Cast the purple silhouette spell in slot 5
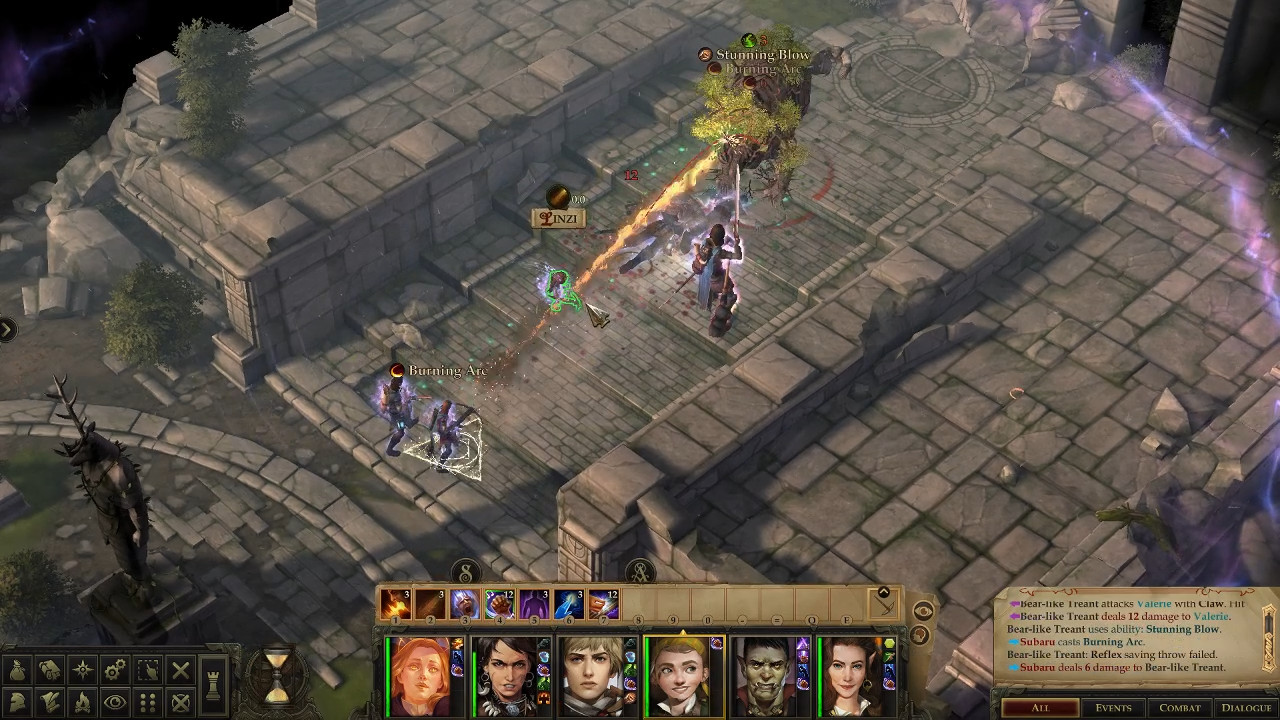Image resolution: width=1280 pixels, height=720 pixels. [x=534, y=604]
